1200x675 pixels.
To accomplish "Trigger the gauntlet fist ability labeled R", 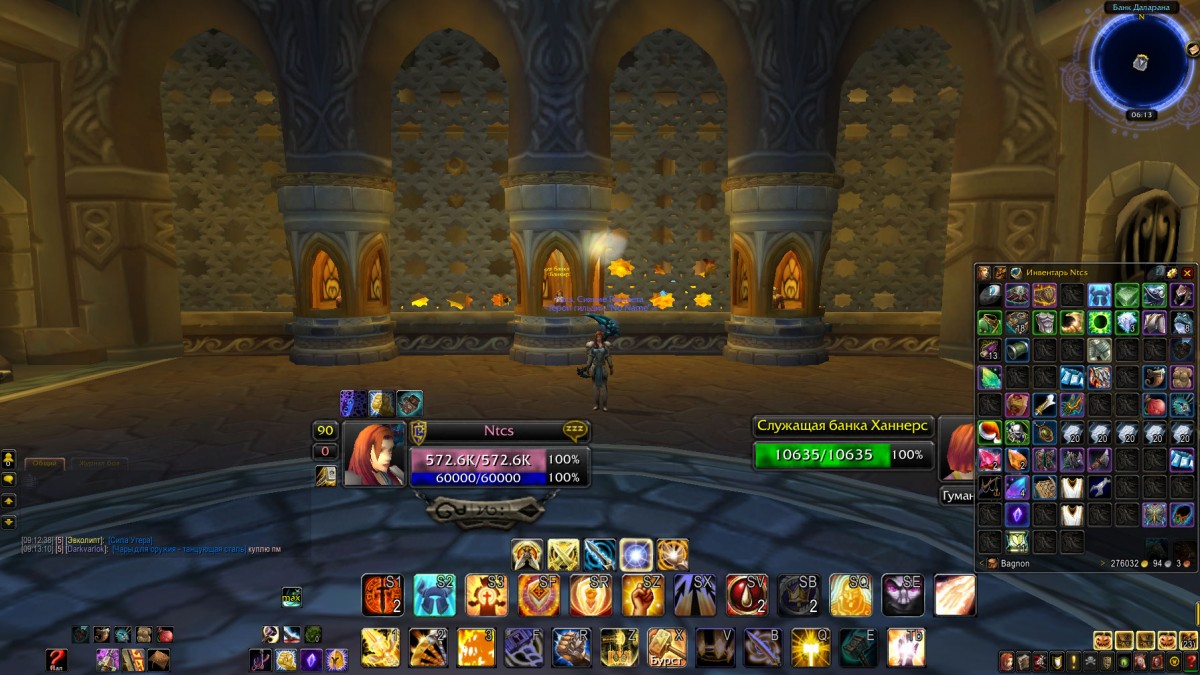I will click(571, 647).
